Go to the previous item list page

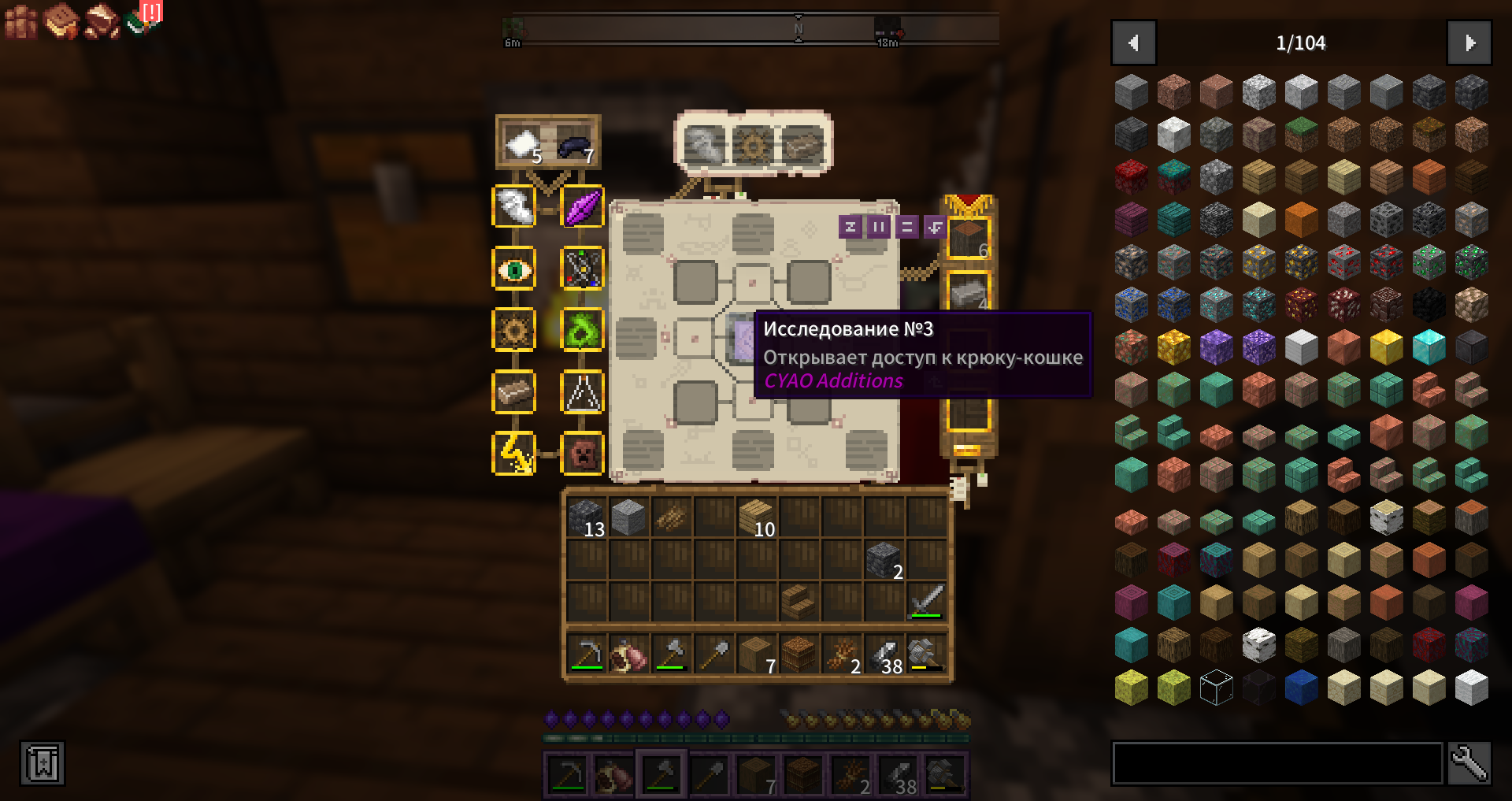(x=1133, y=43)
